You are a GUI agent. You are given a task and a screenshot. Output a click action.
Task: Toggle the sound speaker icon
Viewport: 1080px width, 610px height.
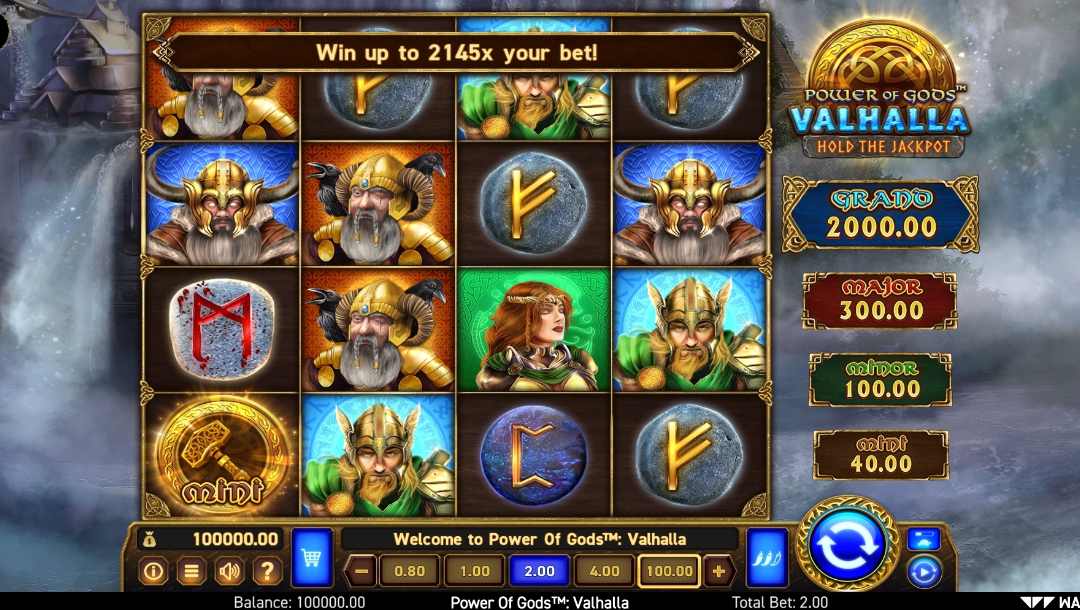(229, 572)
